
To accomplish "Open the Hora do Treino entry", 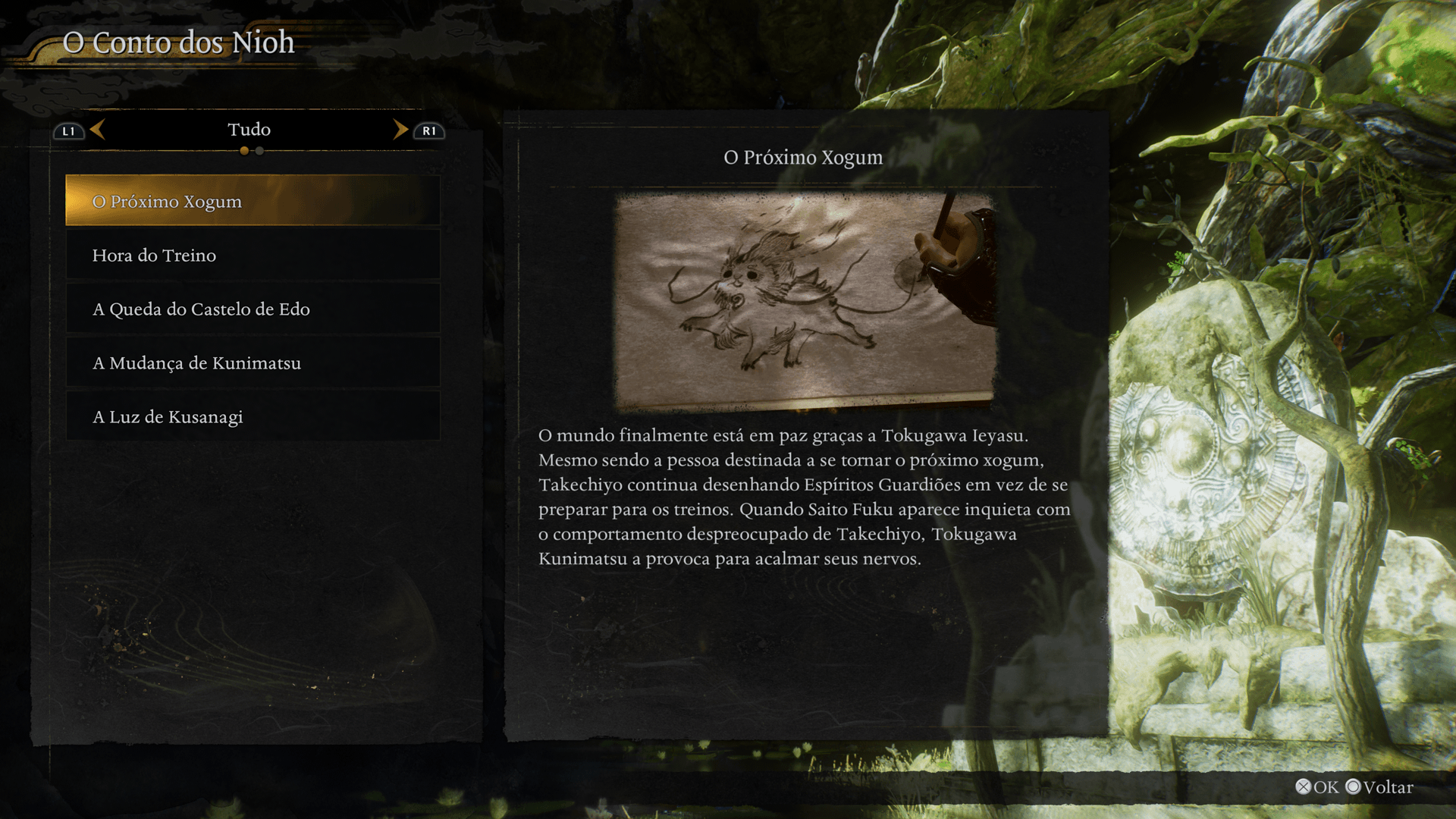I will (253, 256).
